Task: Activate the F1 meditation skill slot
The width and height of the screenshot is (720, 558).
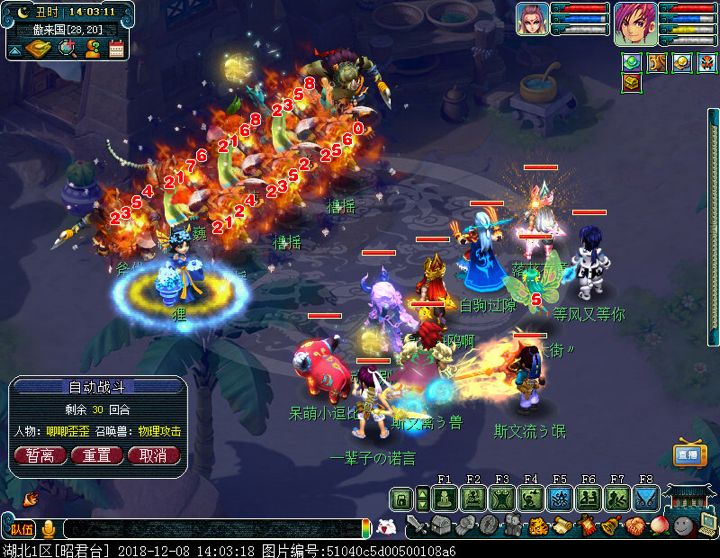Action: [x=445, y=498]
